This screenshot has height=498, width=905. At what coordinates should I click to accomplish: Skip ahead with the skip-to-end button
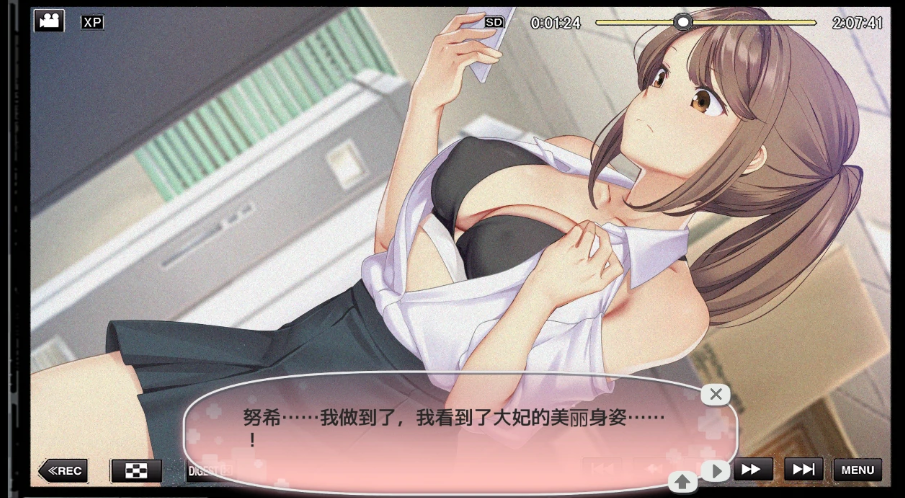(803, 469)
